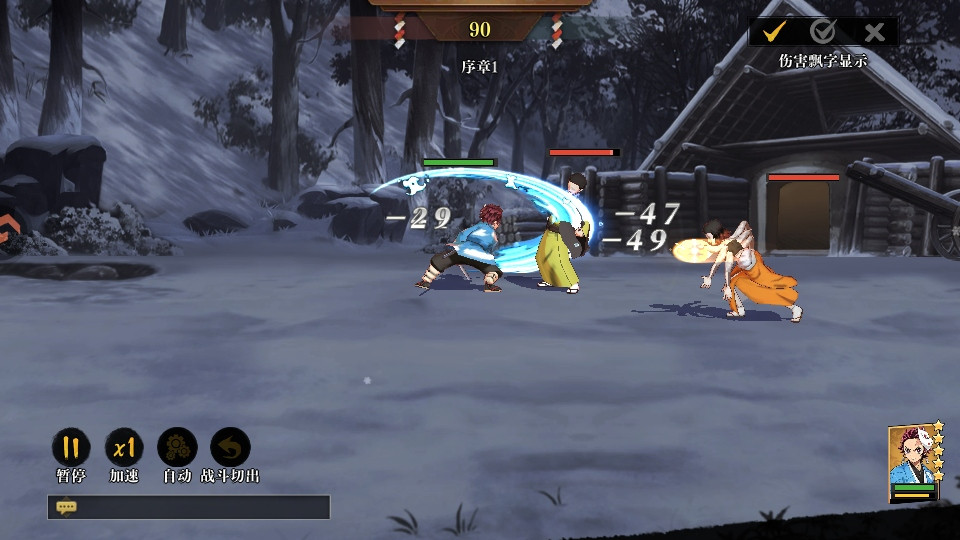
Task: Select the Tanjiro character portrait card
Action: point(912,464)
